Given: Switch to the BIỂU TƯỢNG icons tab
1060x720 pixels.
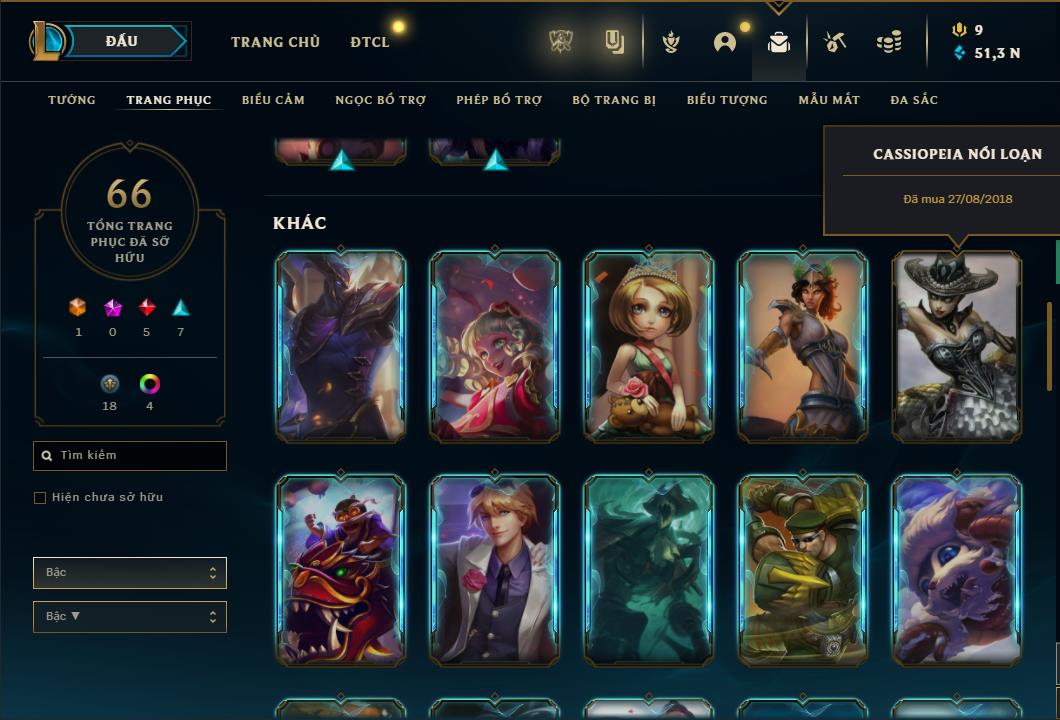Looking at the screenshot, I should click(x=727, y=100).
